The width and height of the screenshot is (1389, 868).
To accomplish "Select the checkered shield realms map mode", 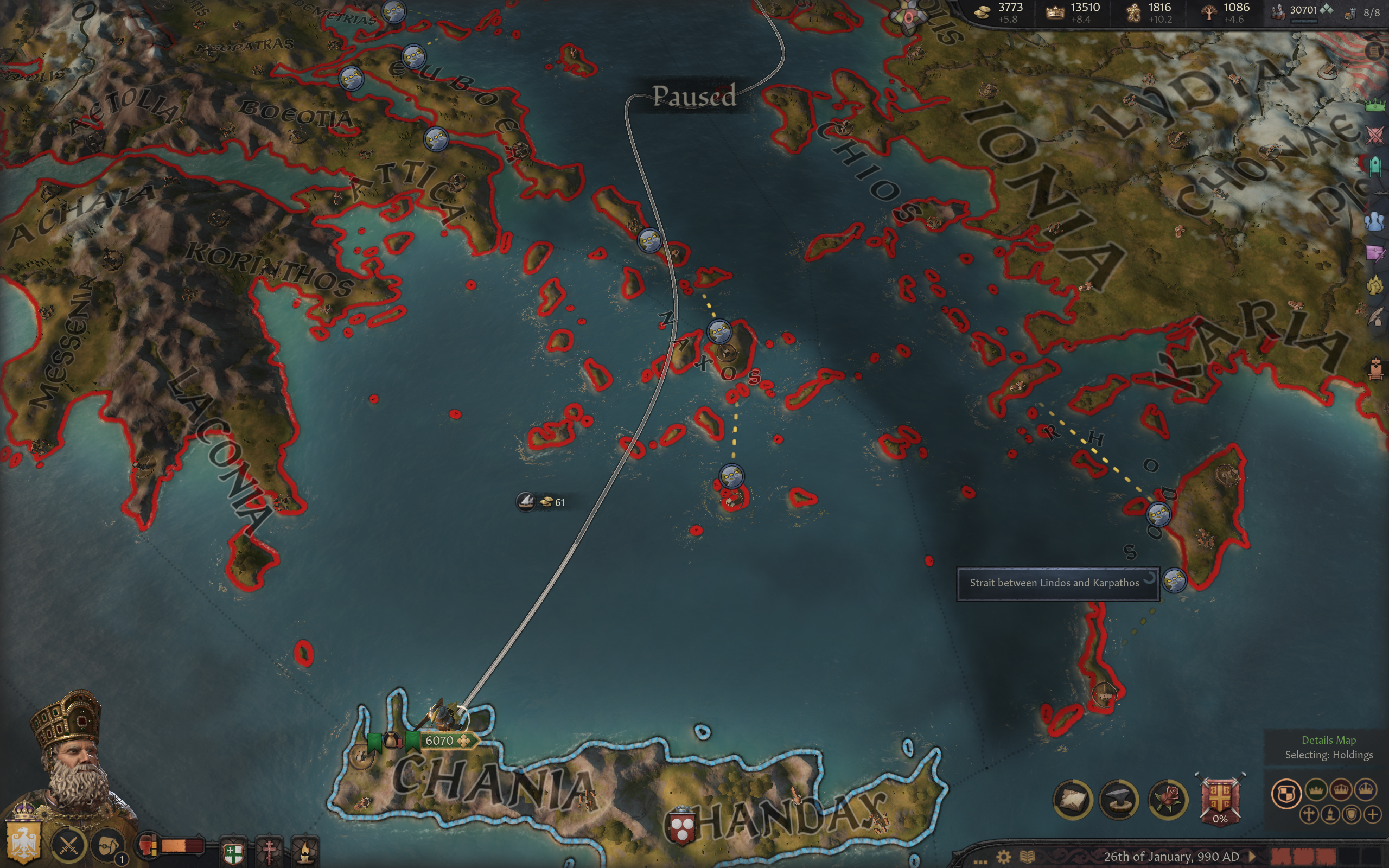I will 1286,794.
